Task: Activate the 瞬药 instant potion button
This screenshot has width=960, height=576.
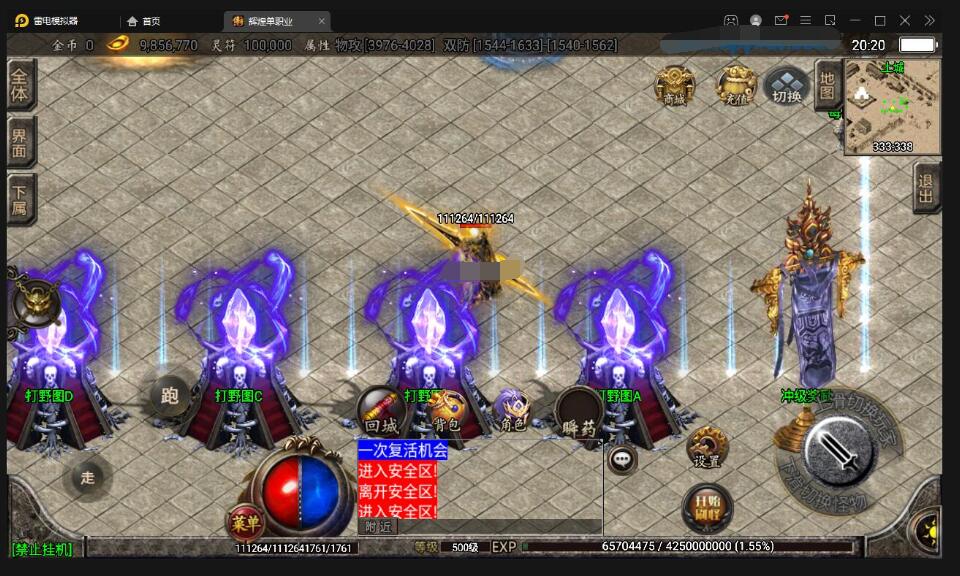Action: pyautogui.click(x=579, y=412)
